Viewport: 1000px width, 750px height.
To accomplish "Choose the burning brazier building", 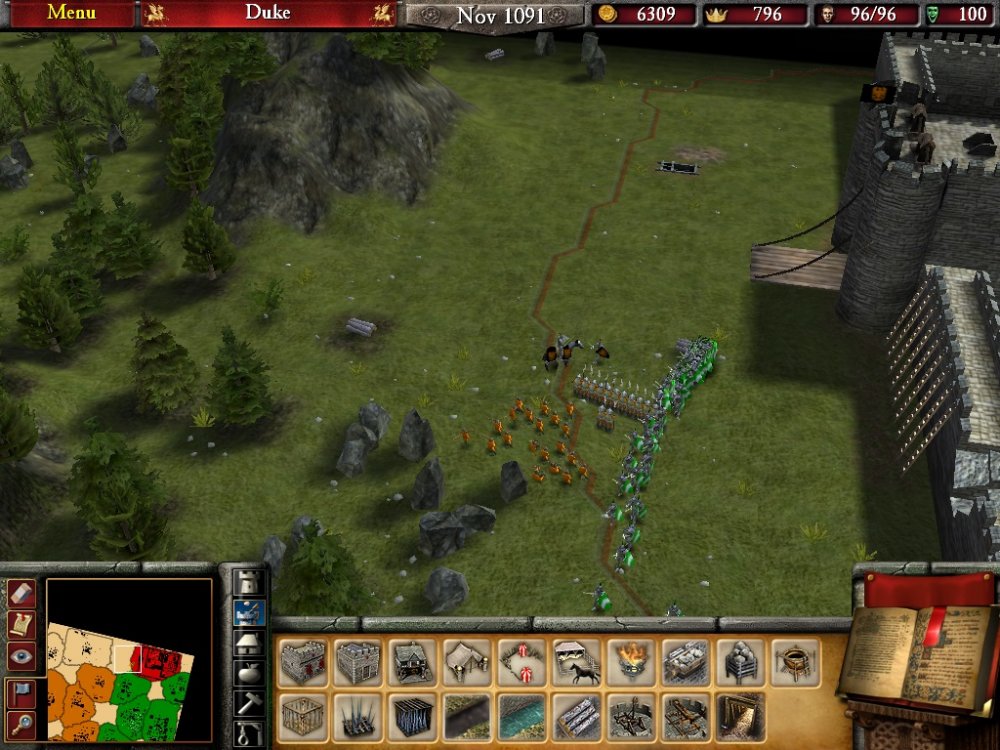I will (x=631, y=663).
